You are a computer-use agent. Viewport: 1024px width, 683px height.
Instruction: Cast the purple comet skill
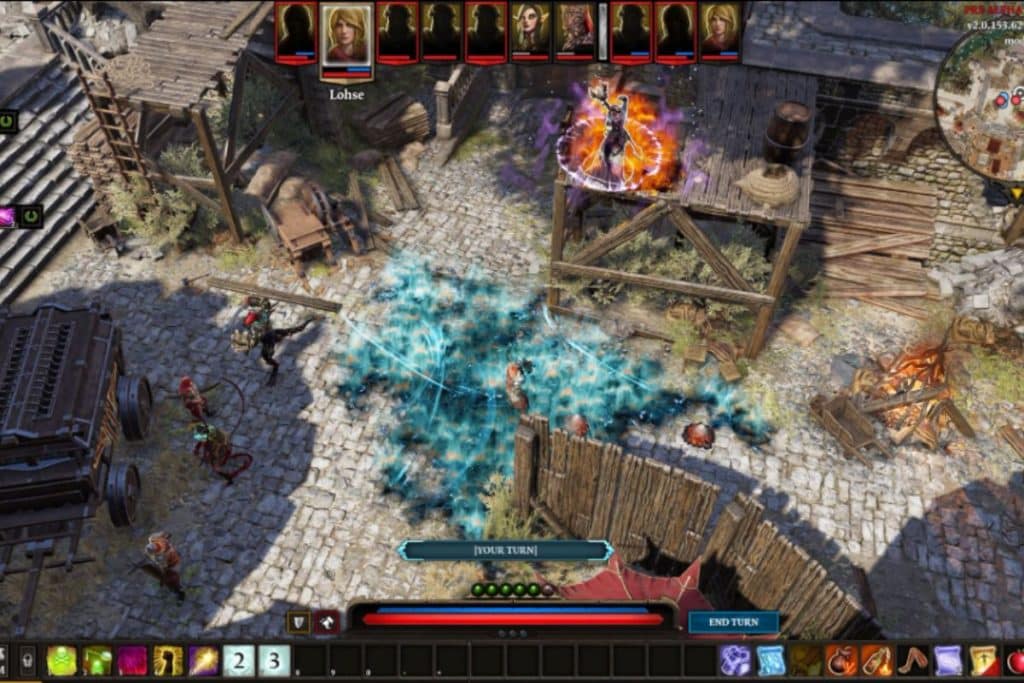(x=204, y=661)
